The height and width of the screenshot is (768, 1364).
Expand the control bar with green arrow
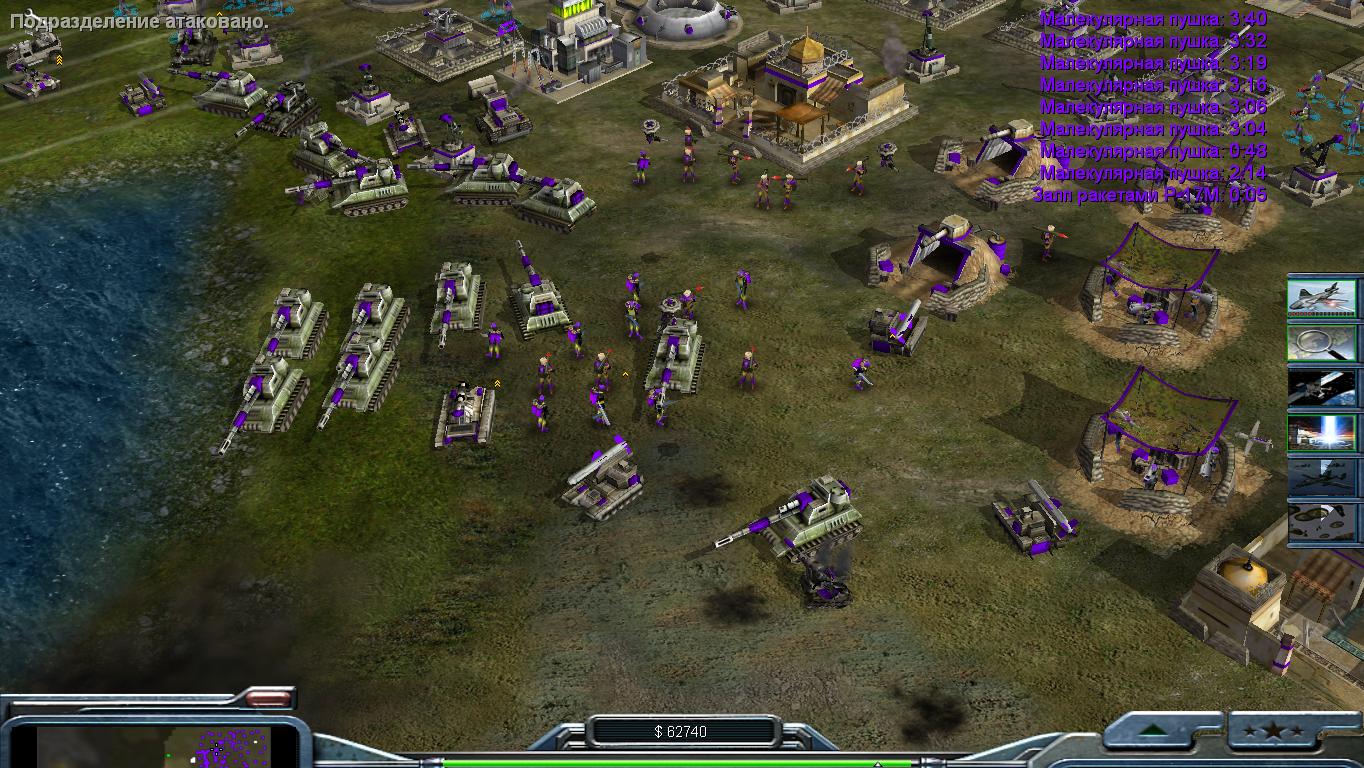(1163, 731)
